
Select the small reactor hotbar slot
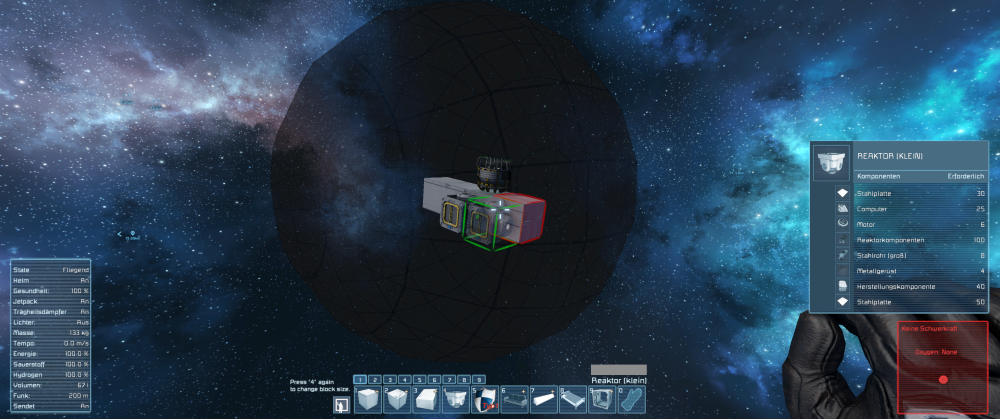pos(456,400)
